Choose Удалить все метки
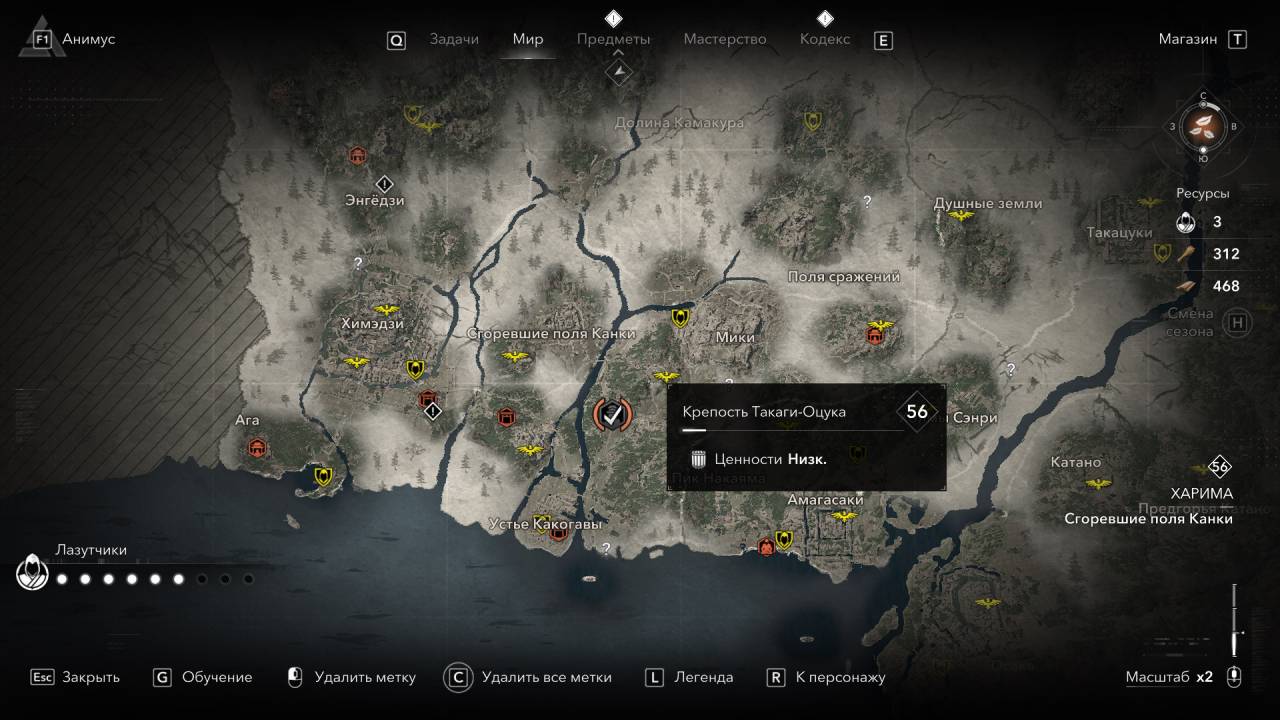The height and width of the screenshot is (720, 1280). [530, 677]
